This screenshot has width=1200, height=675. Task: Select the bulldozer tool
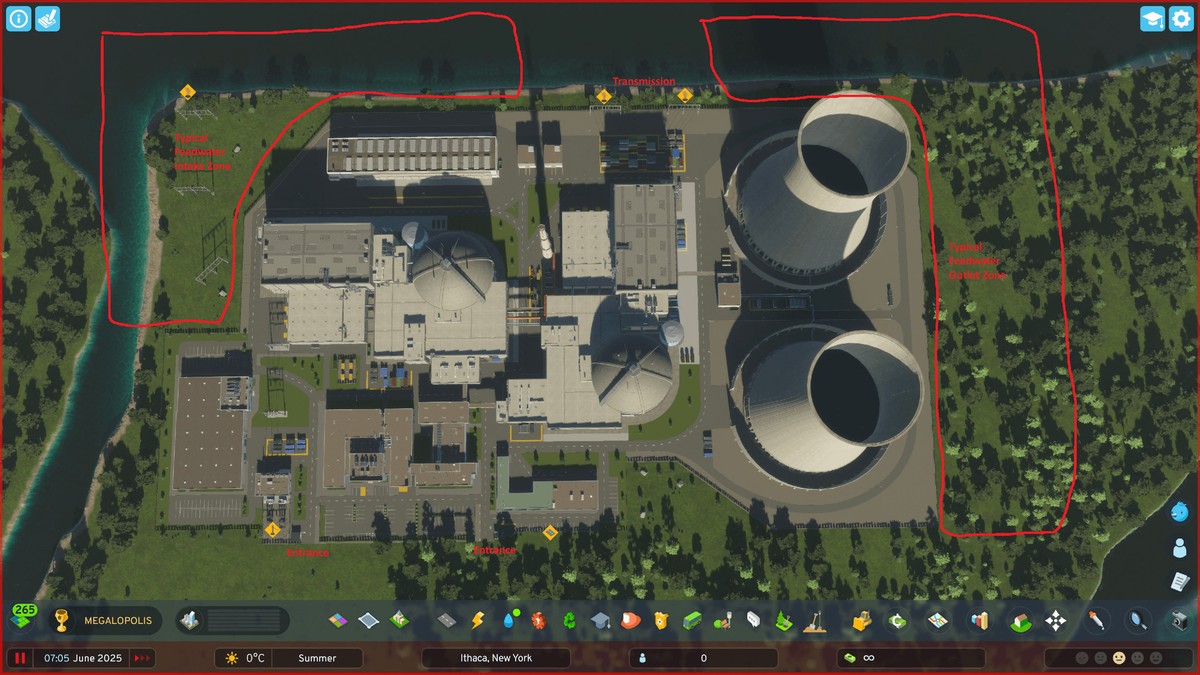point(863,621)
